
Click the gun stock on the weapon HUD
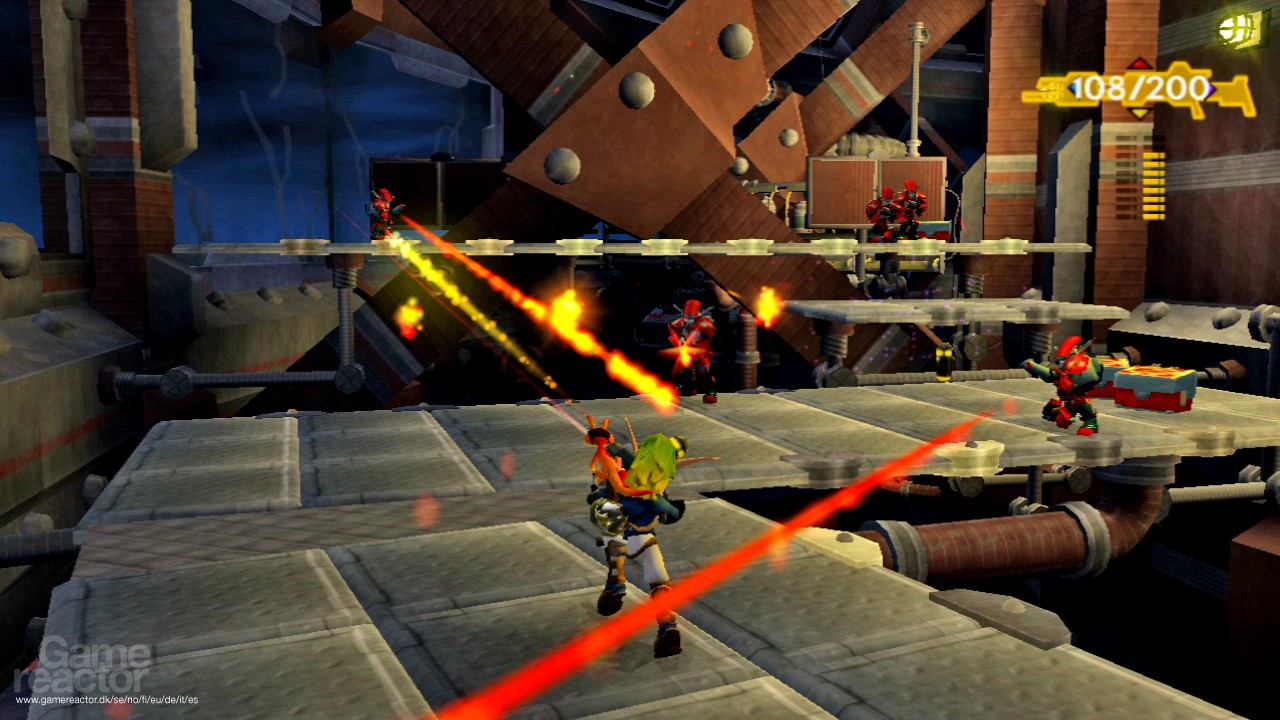(x=1234, y=94)
